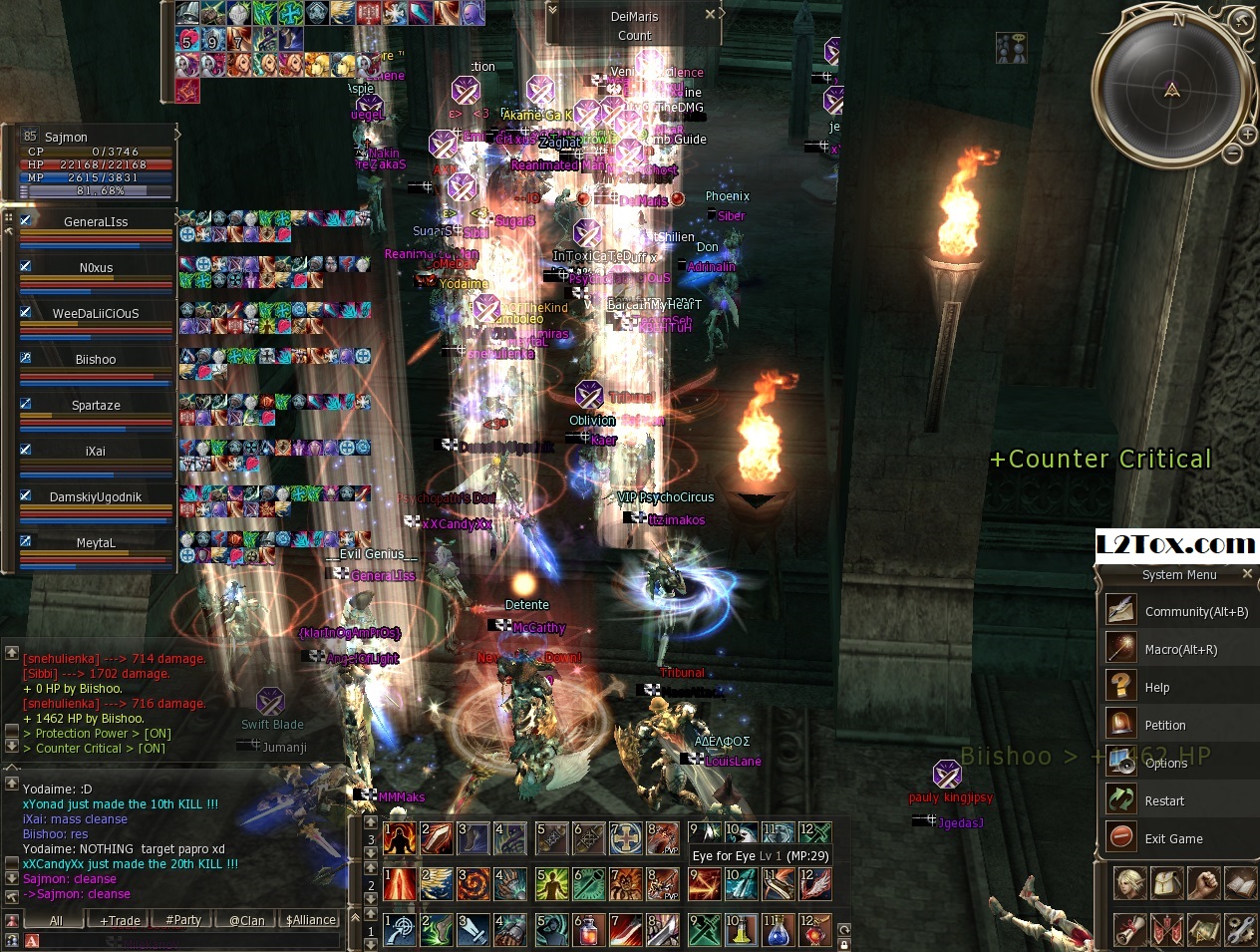Image resolution: width=1260 pixels, height=952 pixels.
Task: Select Help in the System Menu
Action: pyautogui.click(x=1156, y=687)
